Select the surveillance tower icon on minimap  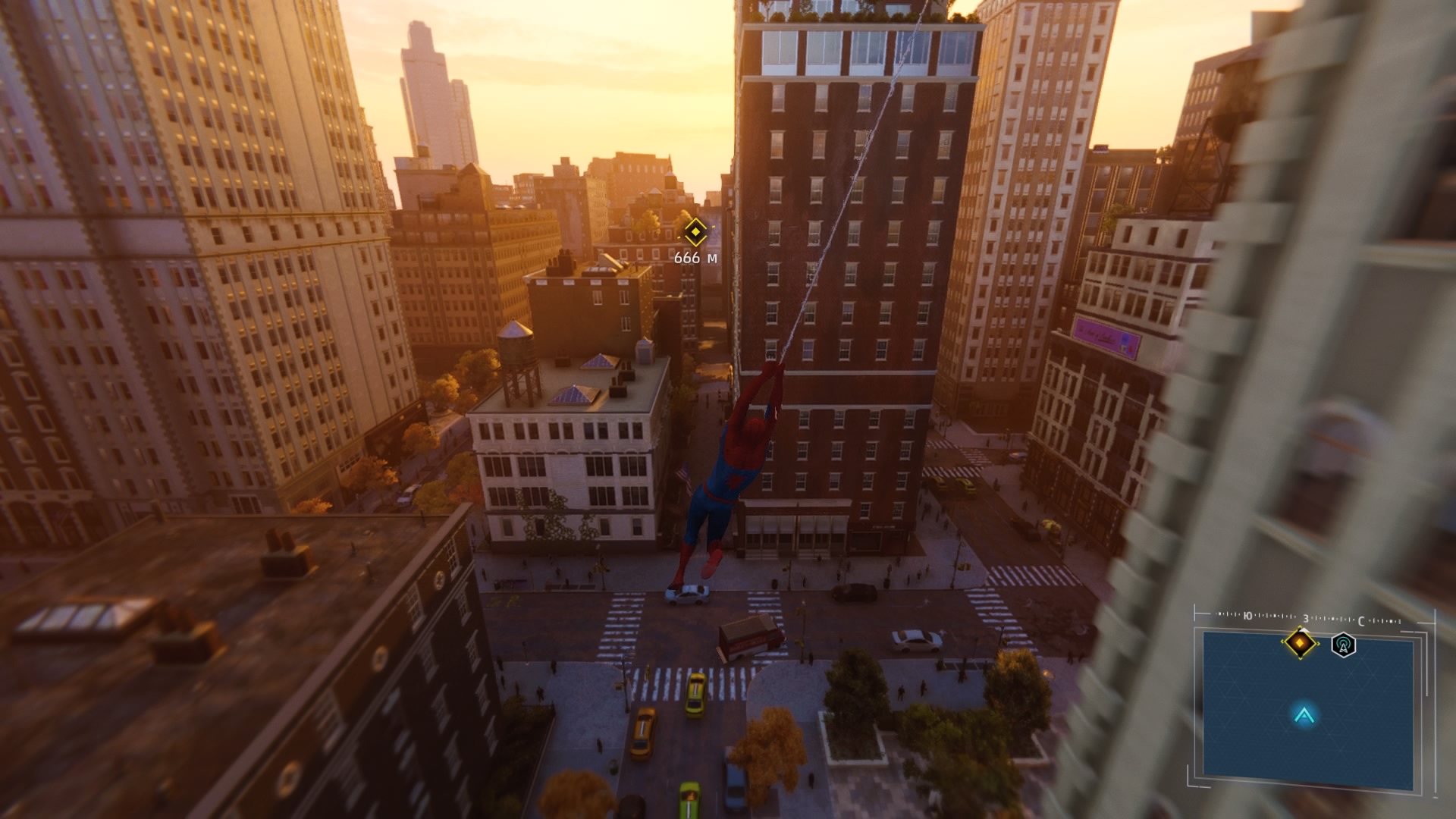[x=1343, y=645]
